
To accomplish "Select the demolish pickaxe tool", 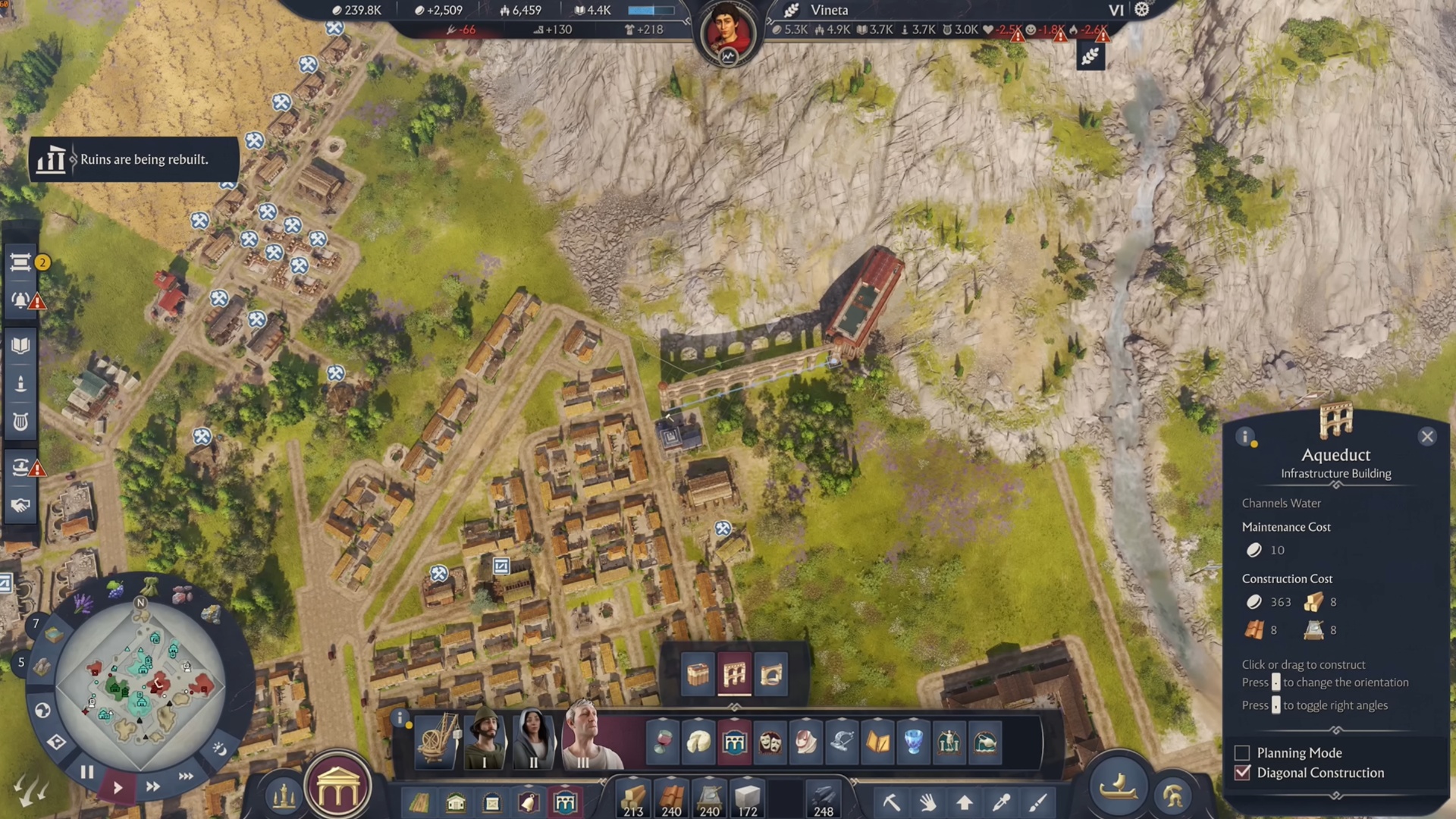I will [x=891, y=802].
